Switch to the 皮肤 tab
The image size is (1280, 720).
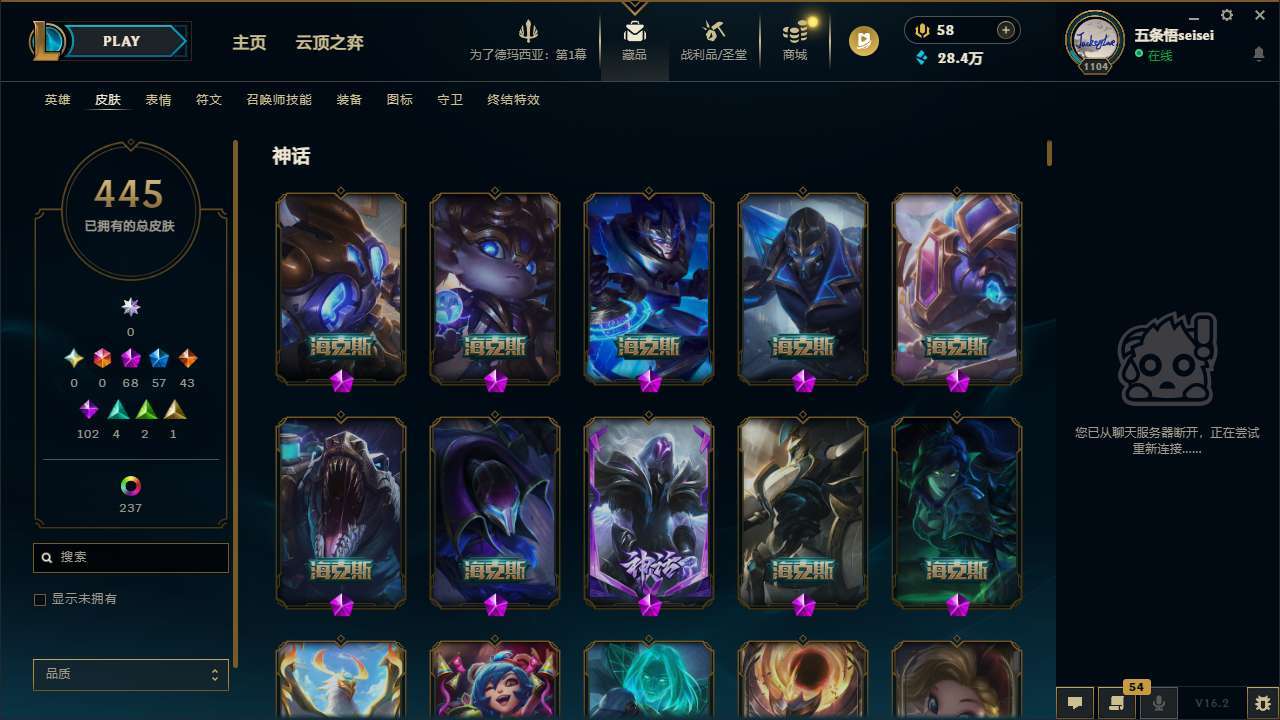point(108,100)
